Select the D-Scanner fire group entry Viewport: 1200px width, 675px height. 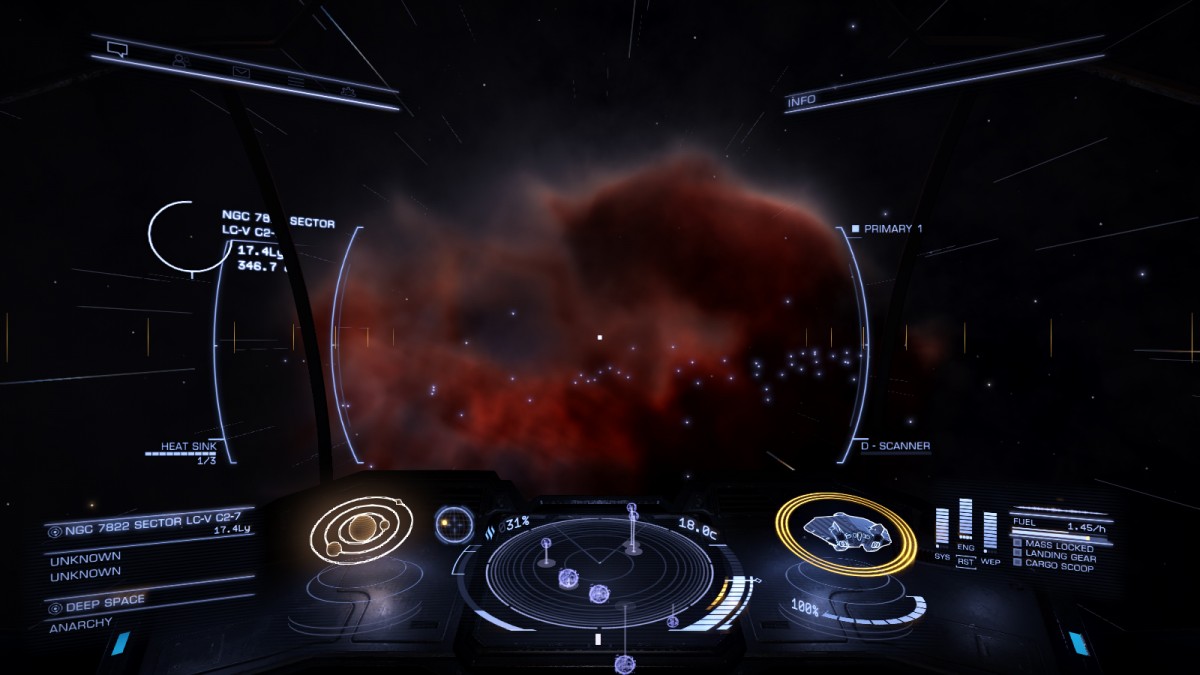click(x=895, y=446)
